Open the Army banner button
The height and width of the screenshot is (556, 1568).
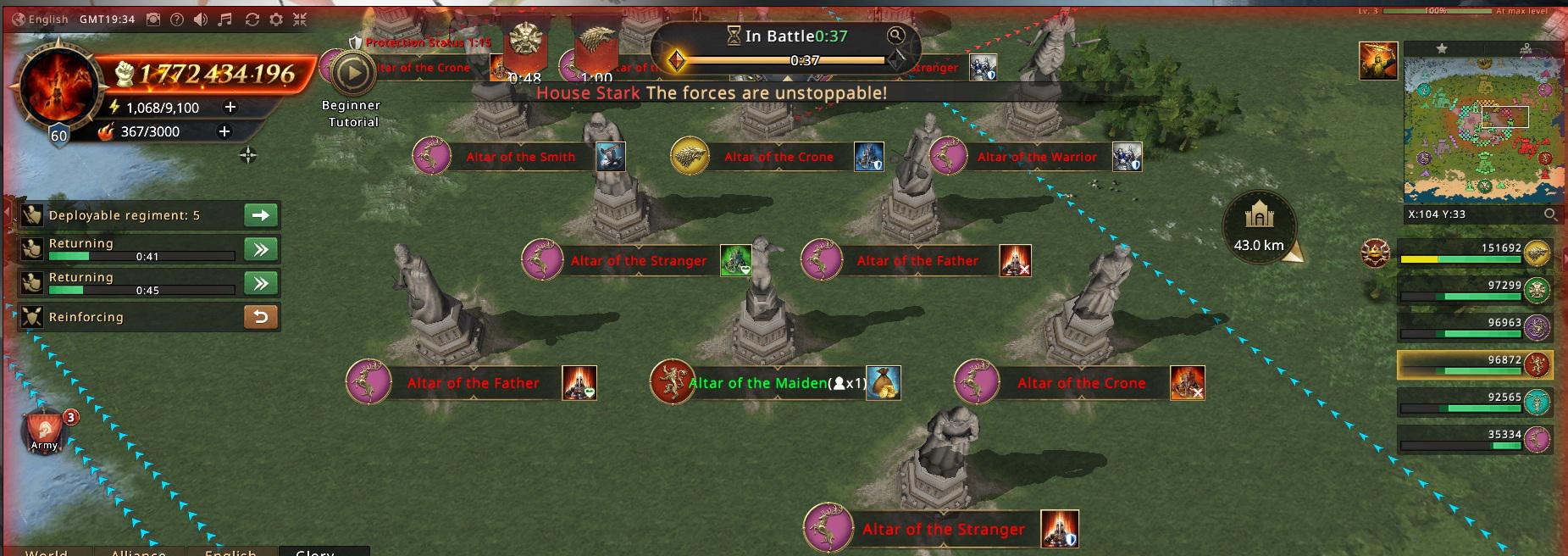[x=45, y=430]
